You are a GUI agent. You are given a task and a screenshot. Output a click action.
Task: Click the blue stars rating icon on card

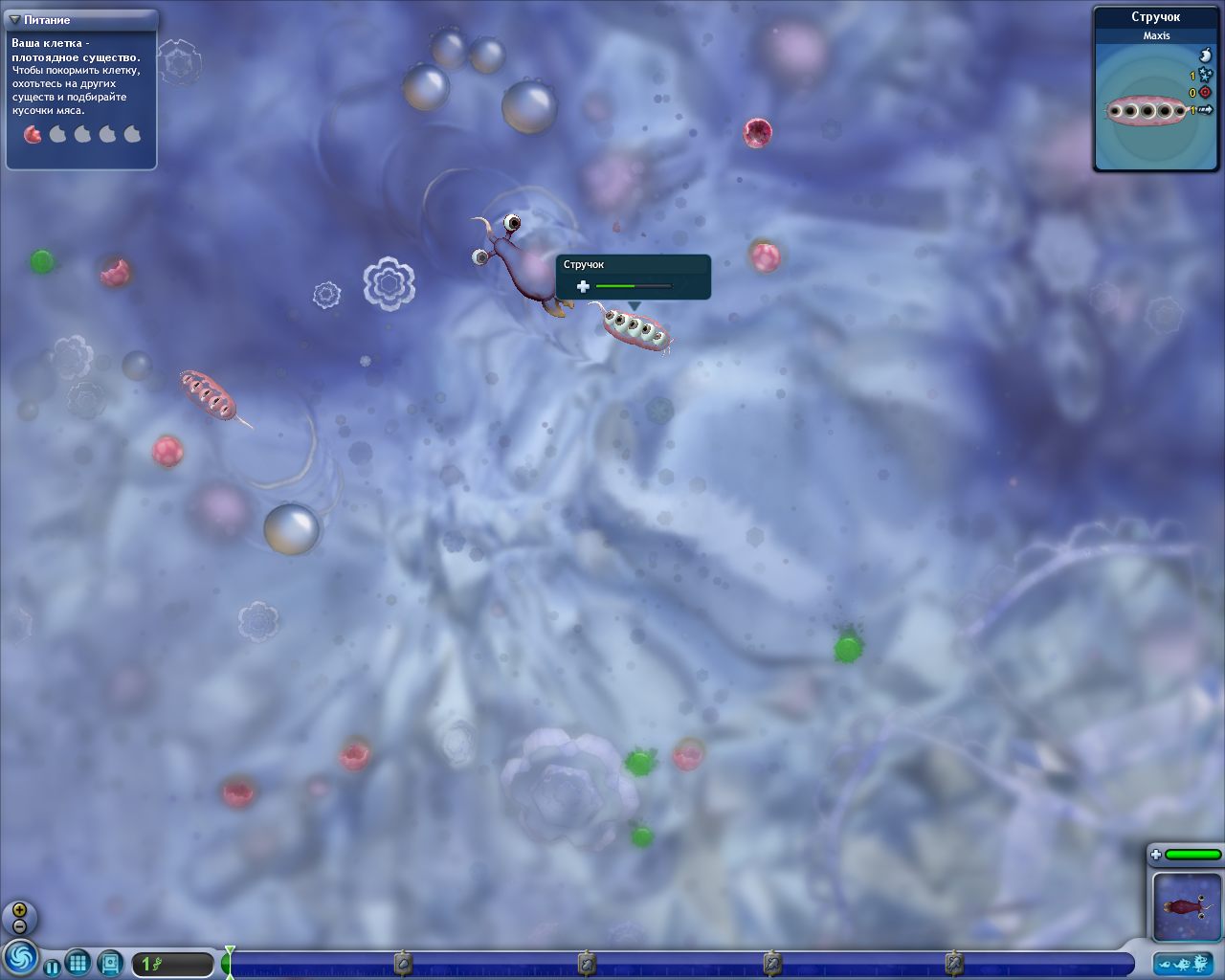coord(1204,75)
